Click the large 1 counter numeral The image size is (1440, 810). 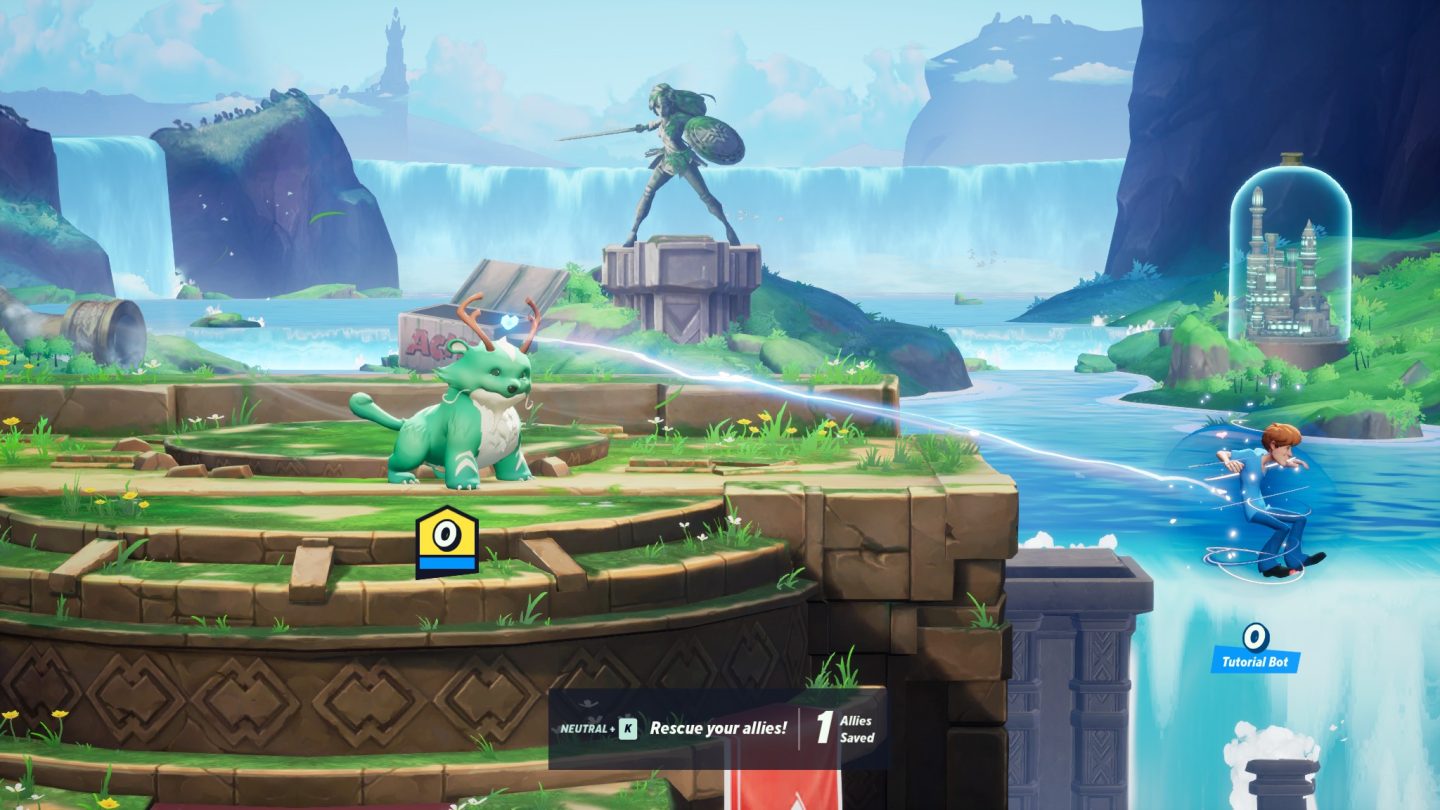pos(824,728)
